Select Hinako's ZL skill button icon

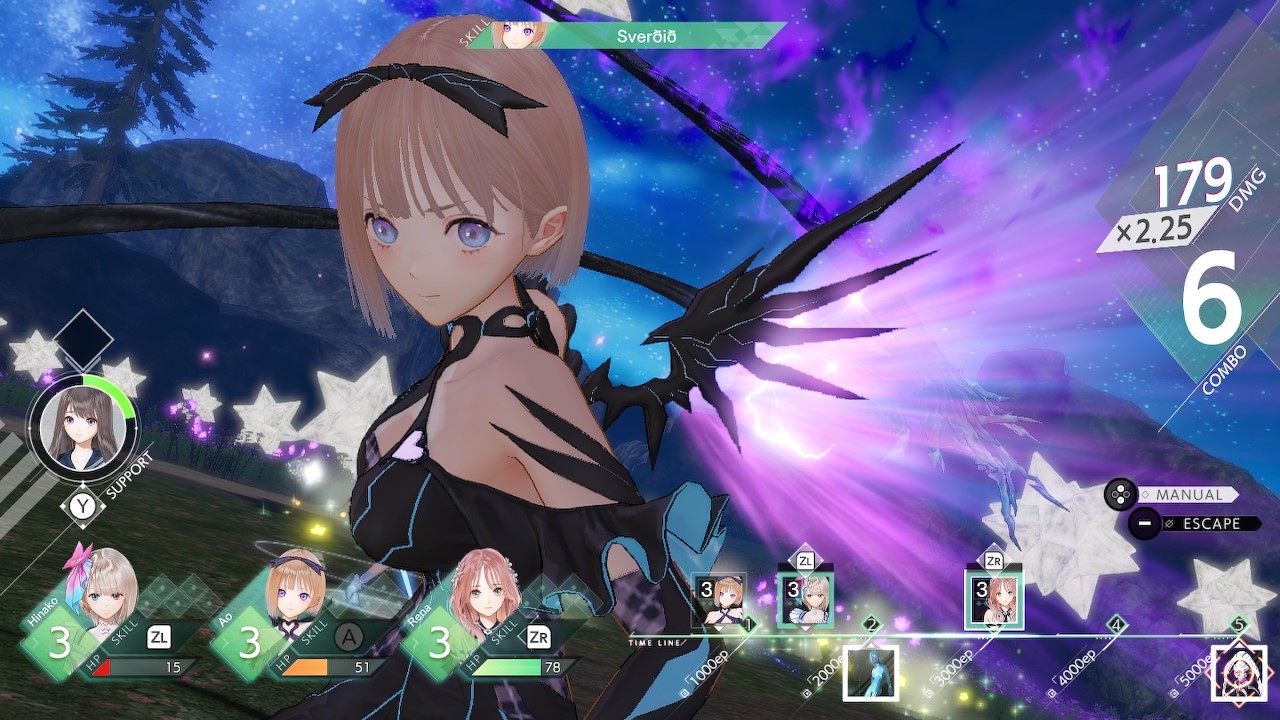157,637
